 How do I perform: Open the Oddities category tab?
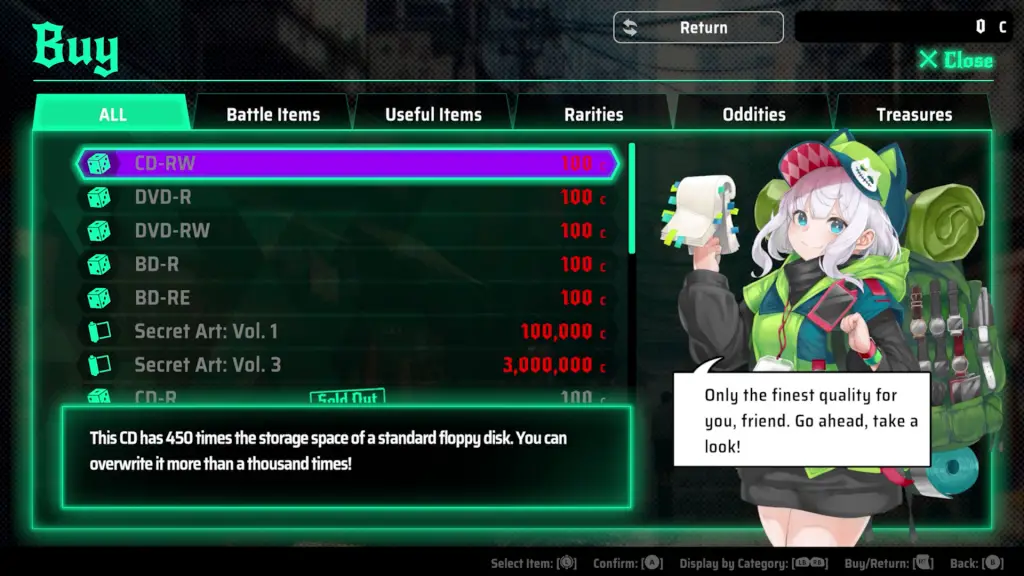[x=754, y=114]
